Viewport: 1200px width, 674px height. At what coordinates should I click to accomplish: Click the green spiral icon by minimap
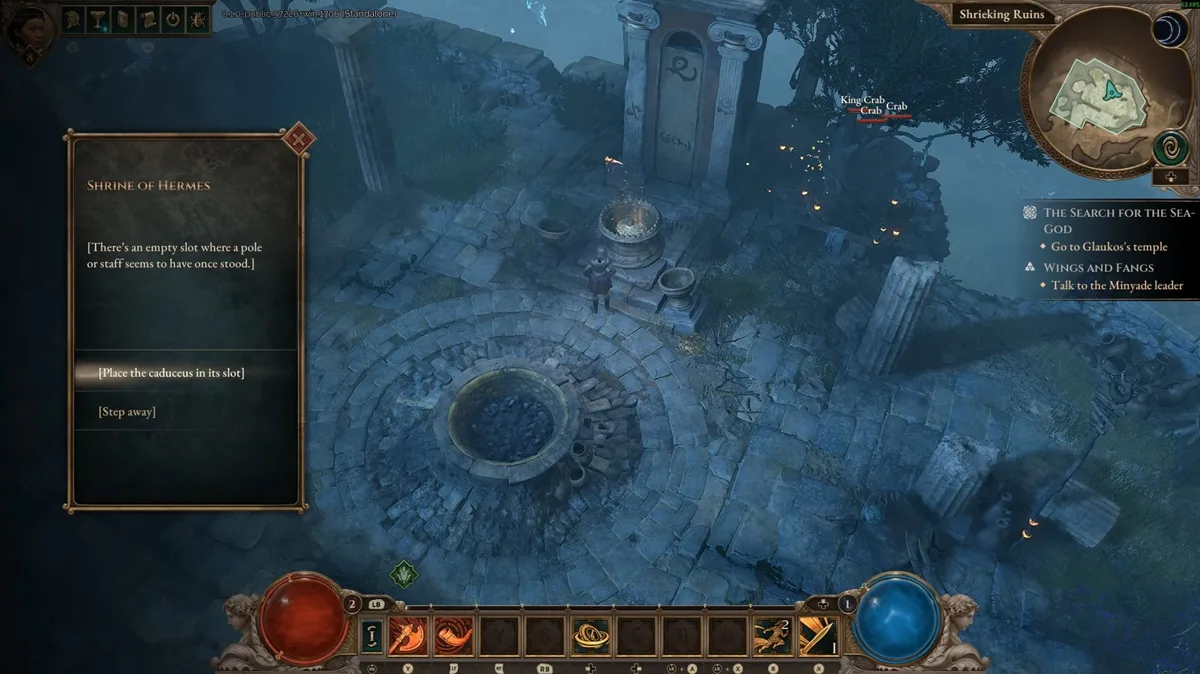click(1169, 149)
